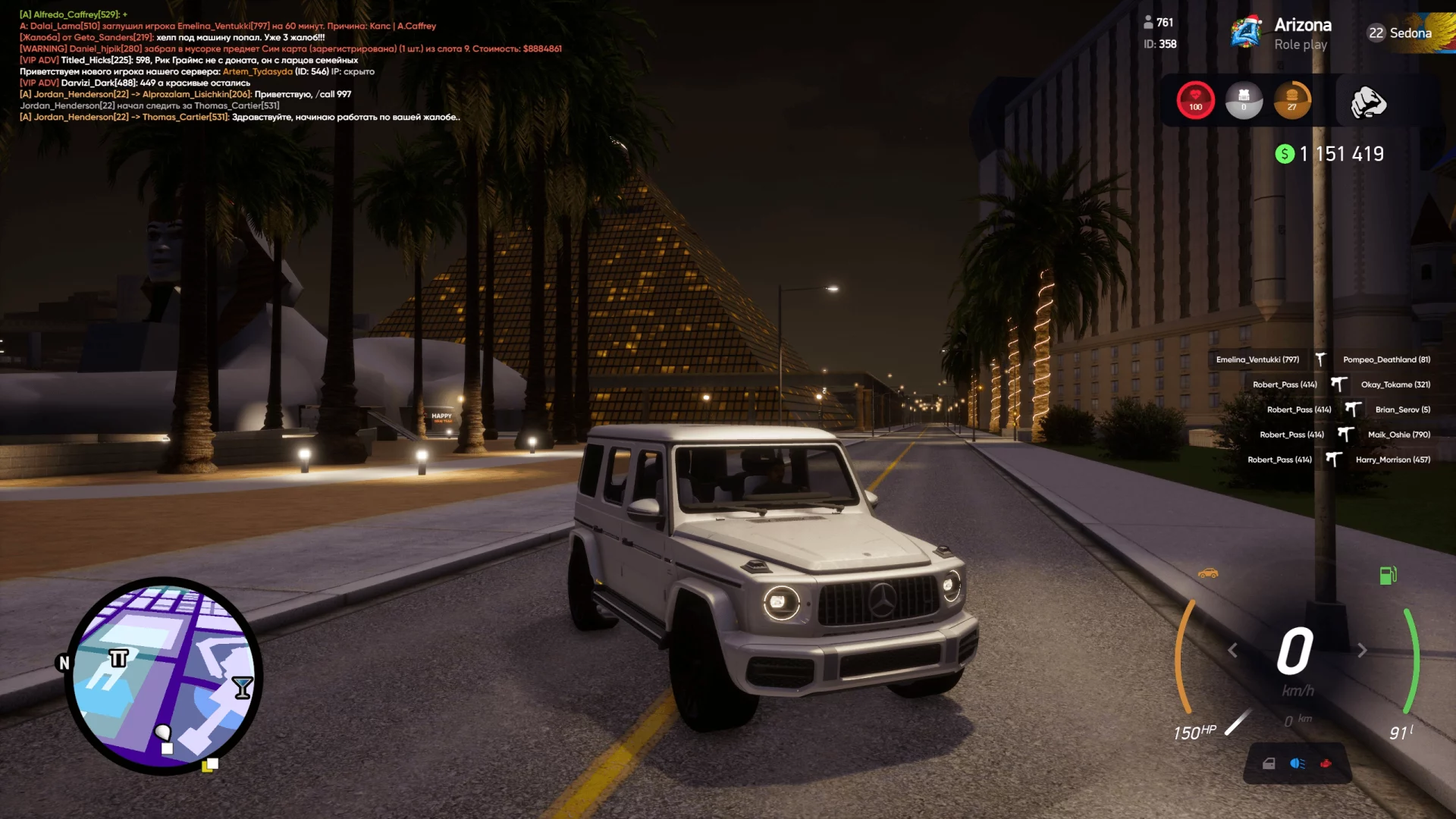Image resolution: width=1456 pixels, height=819 pixels.
Task: Activate the left turn signal arrow
Action: (1233, 651)
